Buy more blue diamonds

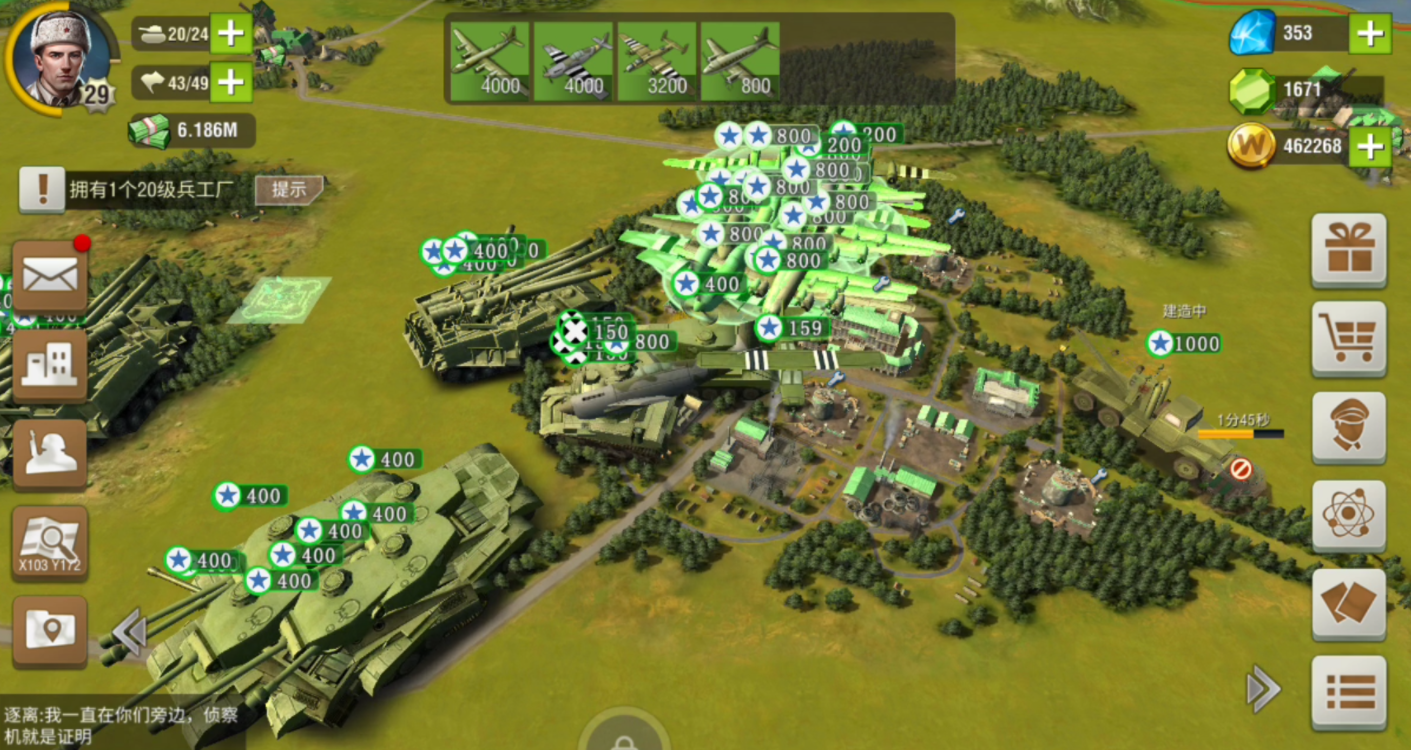1370,34
